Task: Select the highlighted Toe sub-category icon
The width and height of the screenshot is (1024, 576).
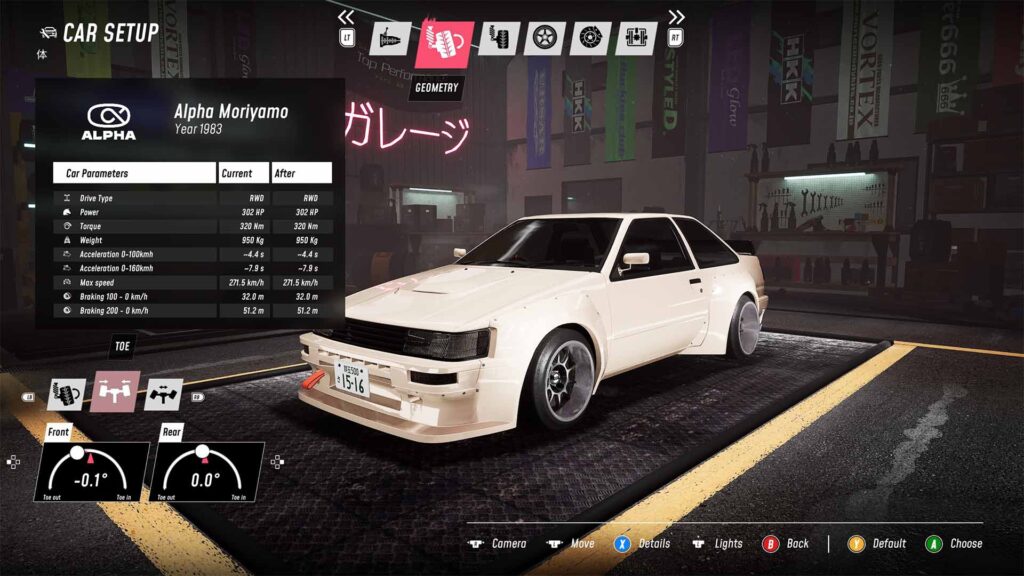Action: (x=115, y=393)
